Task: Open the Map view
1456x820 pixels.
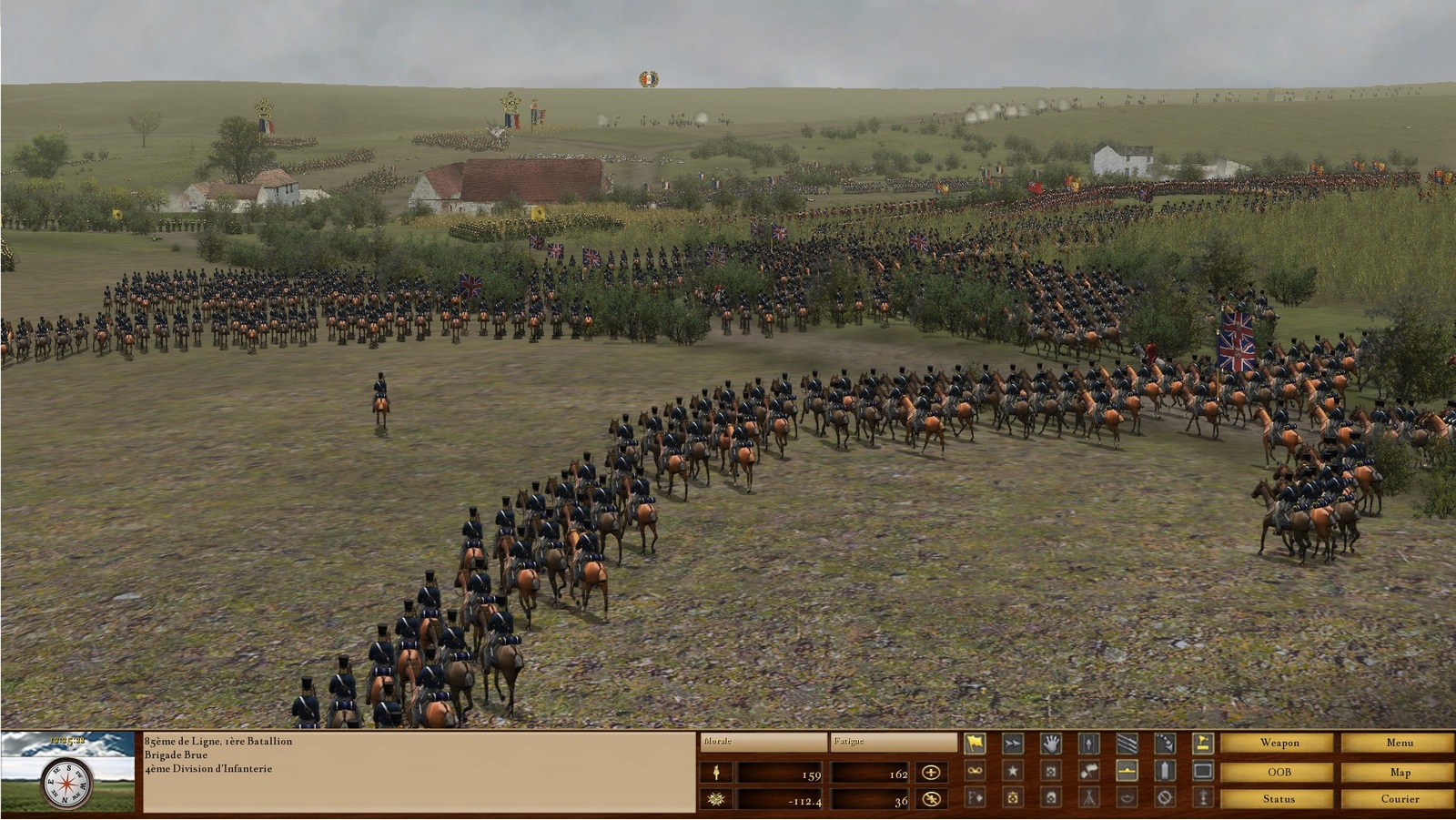Action: click(1399, 772)
